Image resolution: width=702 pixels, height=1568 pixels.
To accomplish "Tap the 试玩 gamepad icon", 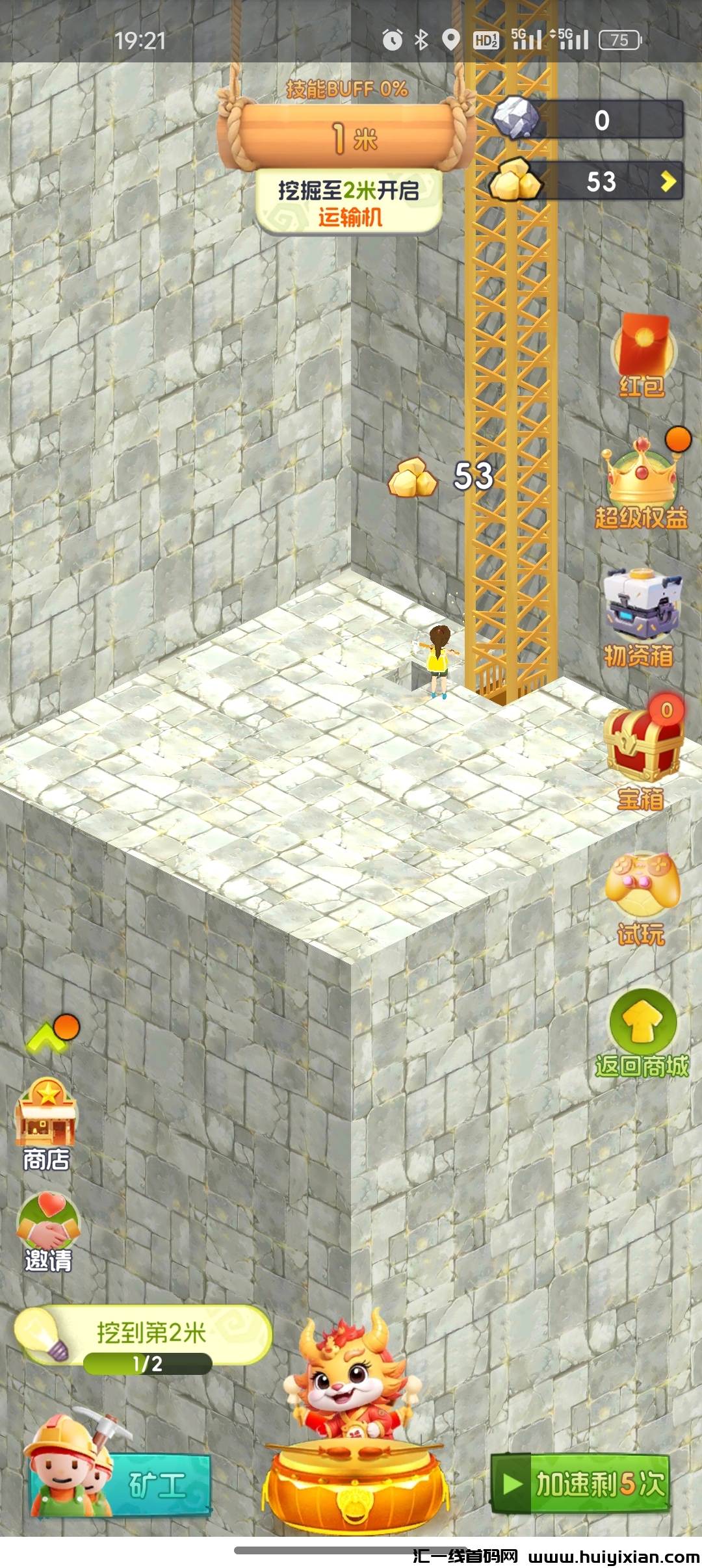I will (642, 897).
